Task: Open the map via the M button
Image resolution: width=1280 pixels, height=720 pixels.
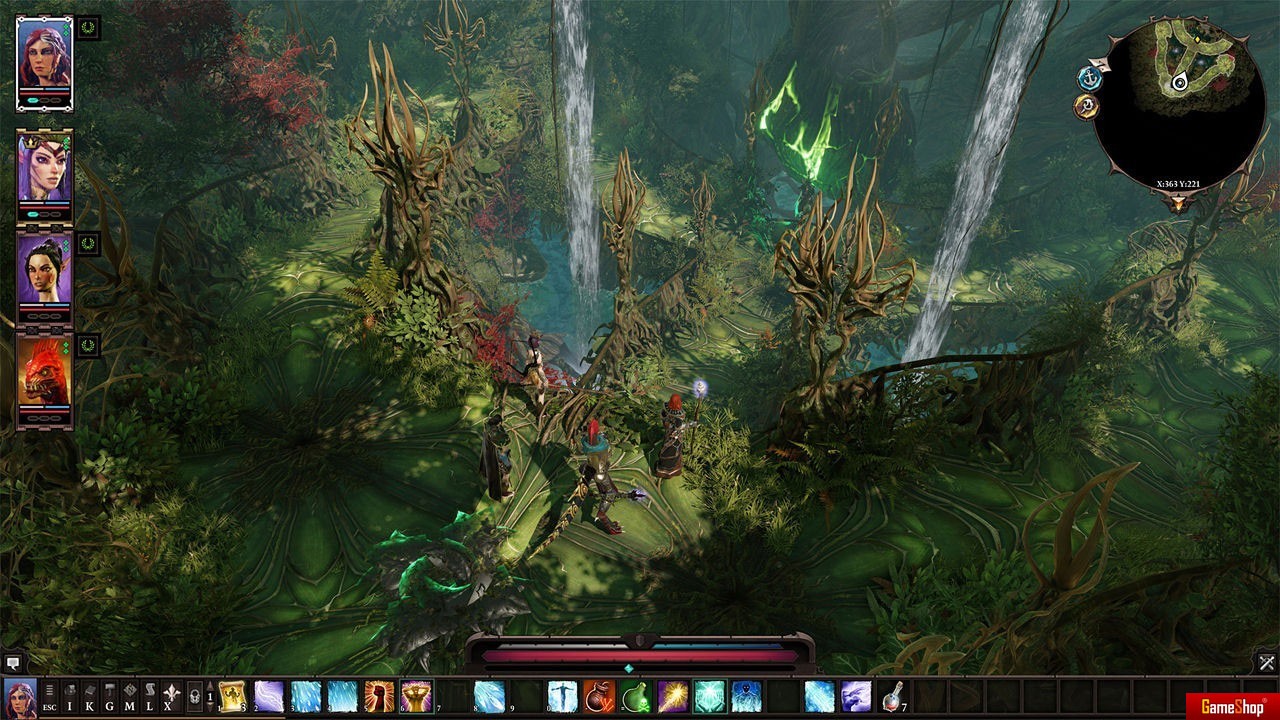Action: (130, 696)
